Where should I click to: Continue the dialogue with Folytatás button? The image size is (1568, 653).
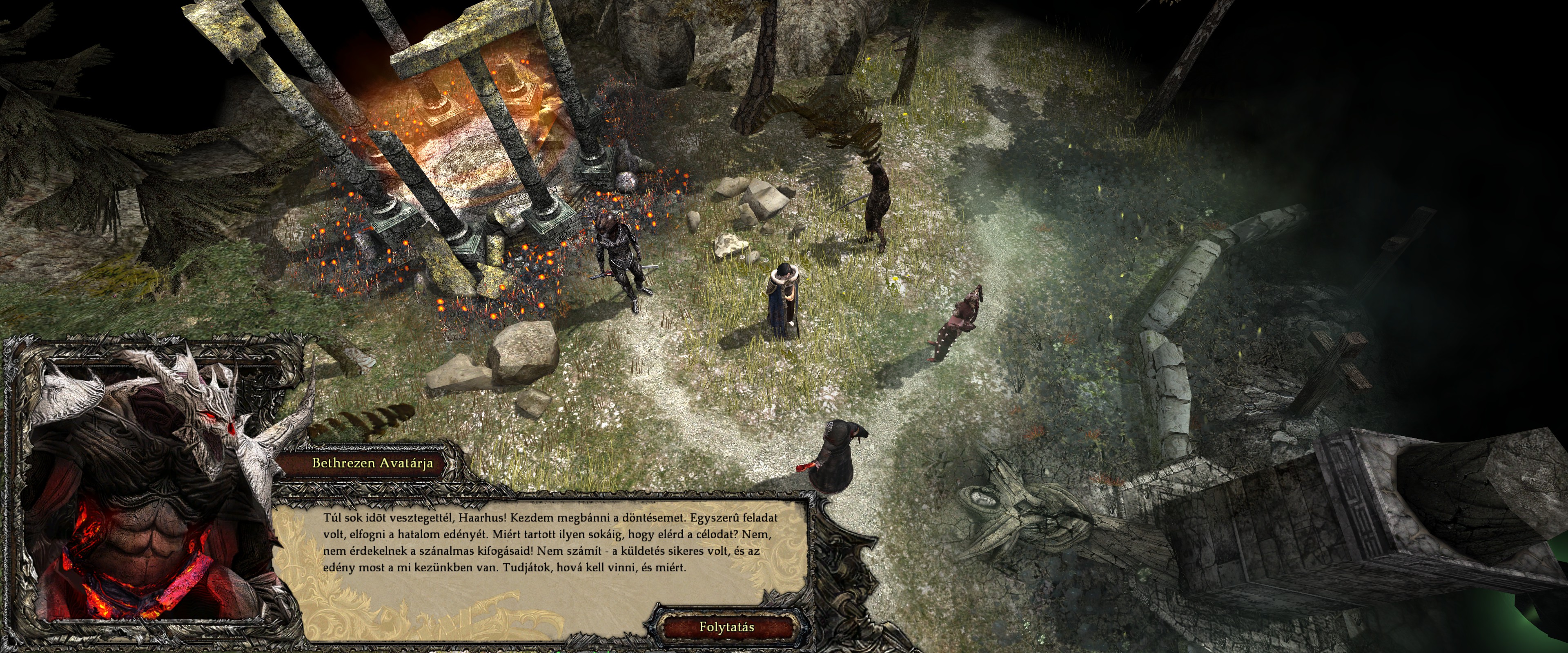click(726, 627)
